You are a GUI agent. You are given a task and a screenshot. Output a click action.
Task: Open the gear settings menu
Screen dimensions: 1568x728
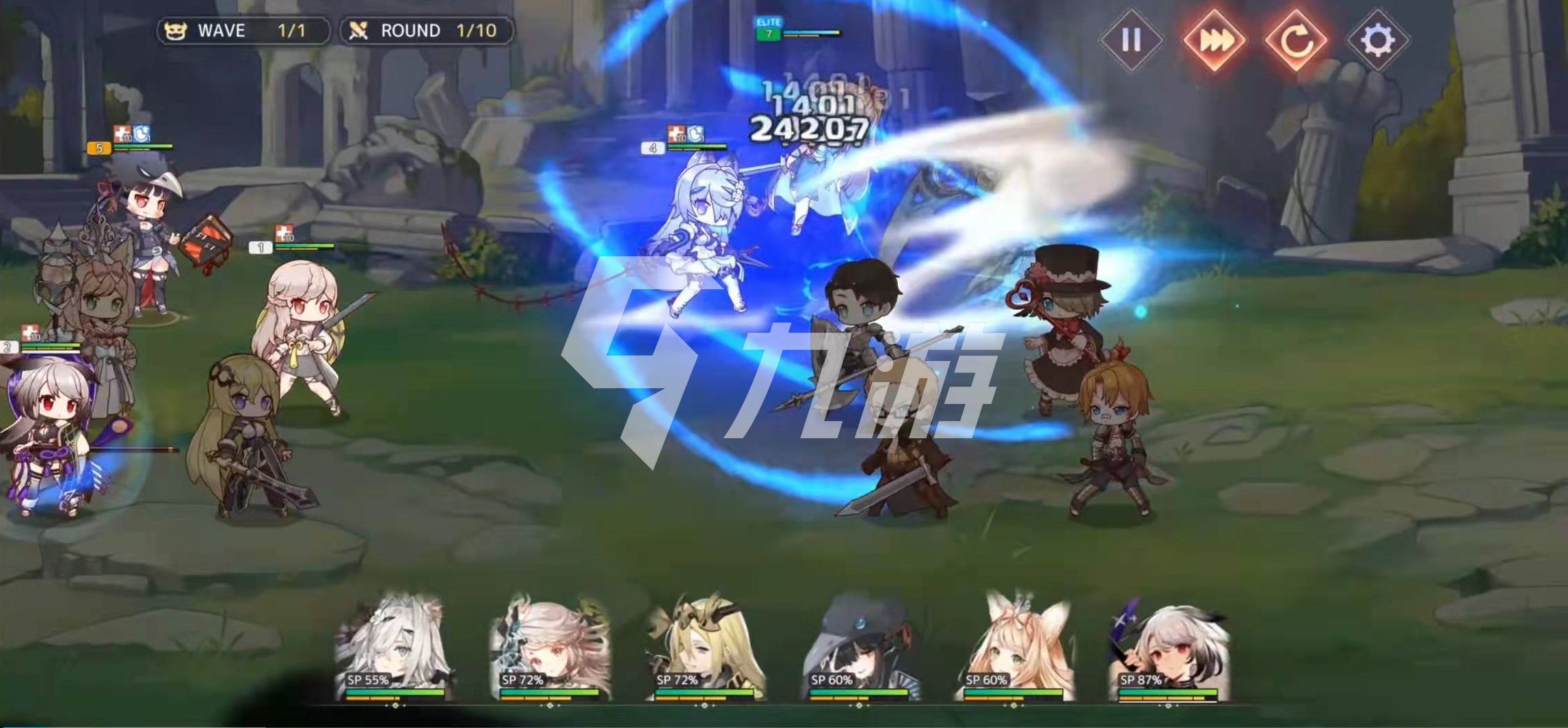[1377, 40]
